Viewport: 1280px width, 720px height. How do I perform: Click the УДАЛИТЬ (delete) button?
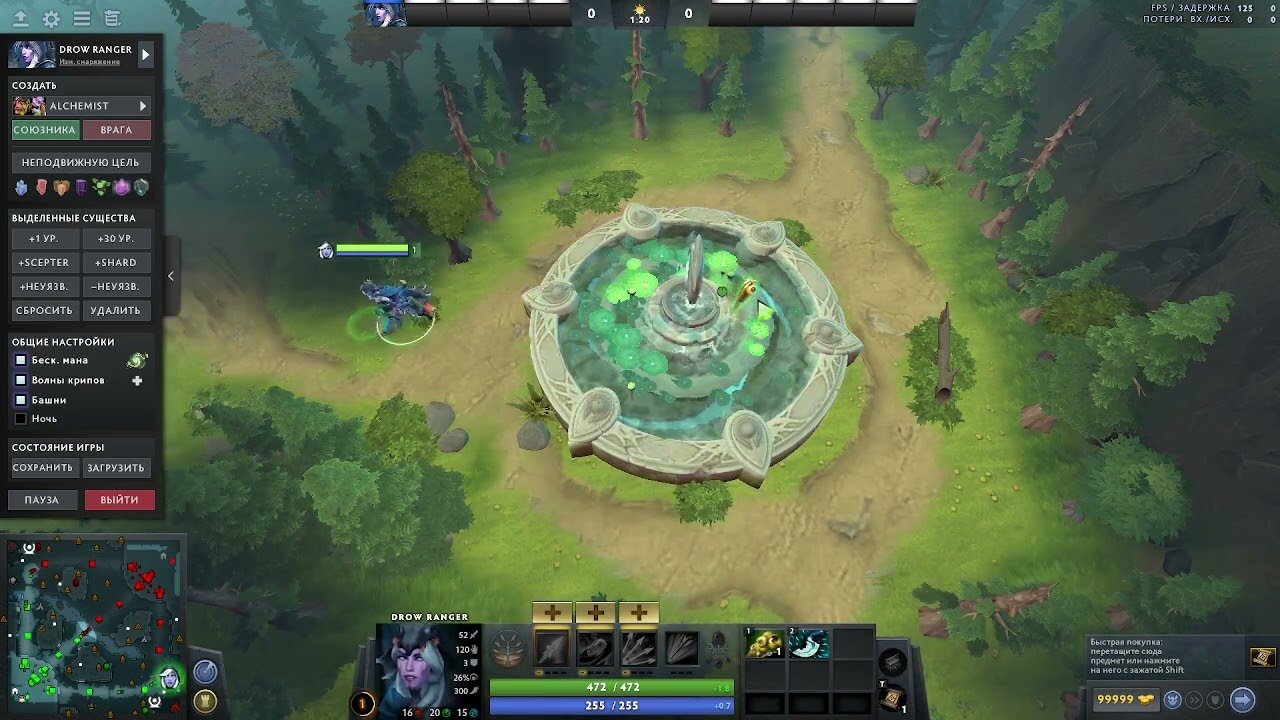click(116, 311)
